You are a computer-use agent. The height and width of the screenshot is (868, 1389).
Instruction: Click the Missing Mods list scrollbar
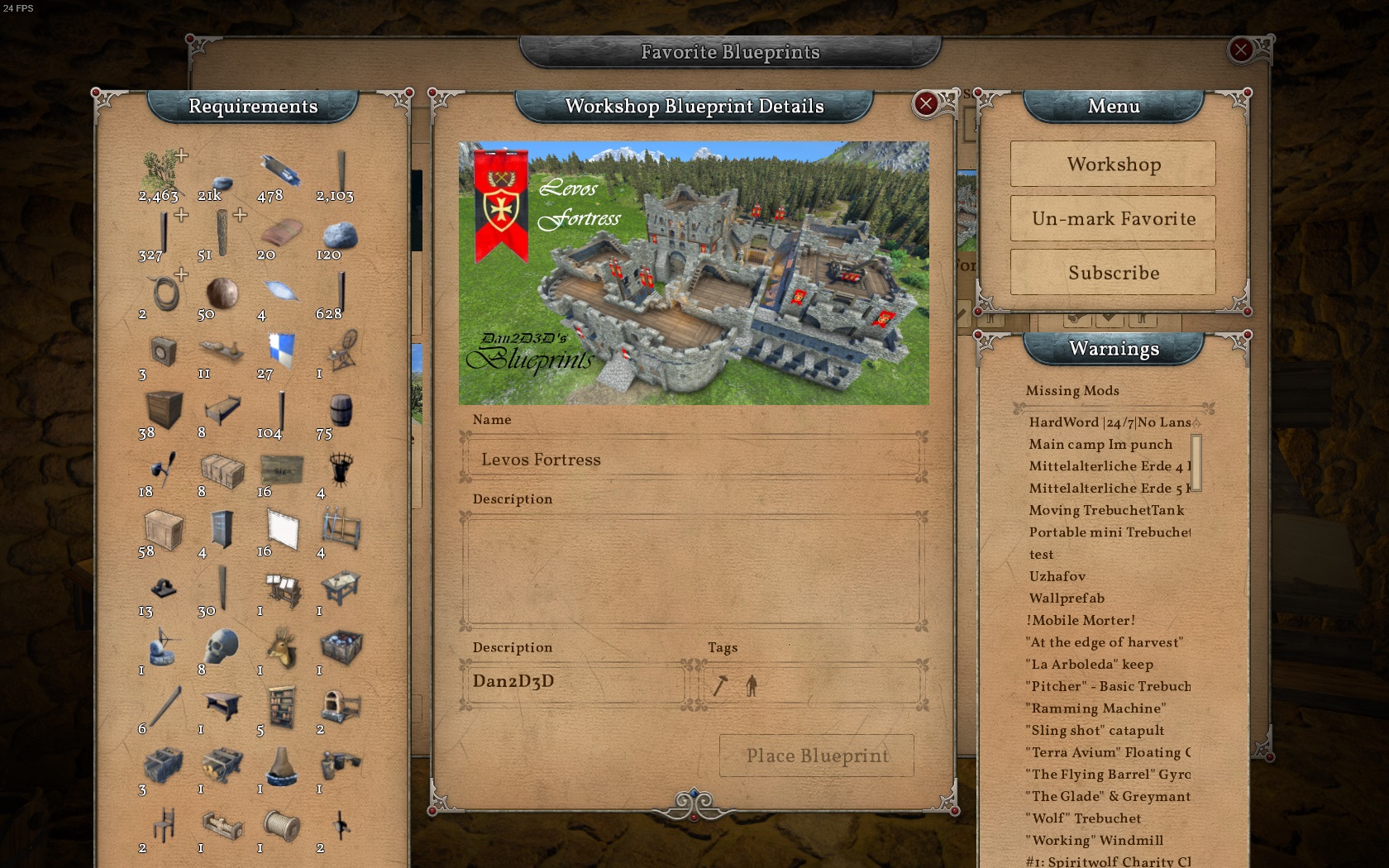1196,463
